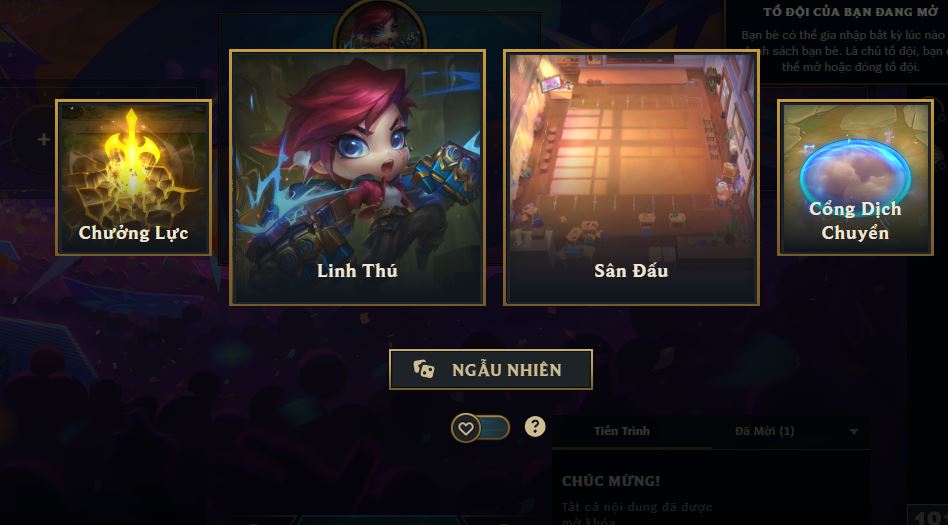
Task: Toggle the heart favorites switch
Action: [480, 428]
